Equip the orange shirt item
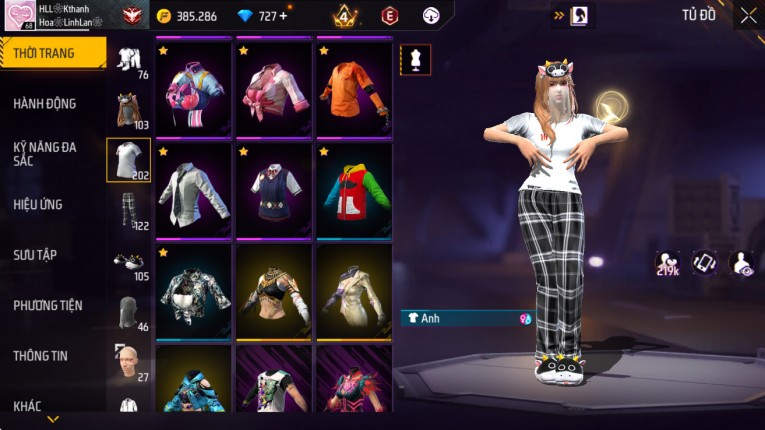This screenshot has height=430, width=765. point(354,87)
